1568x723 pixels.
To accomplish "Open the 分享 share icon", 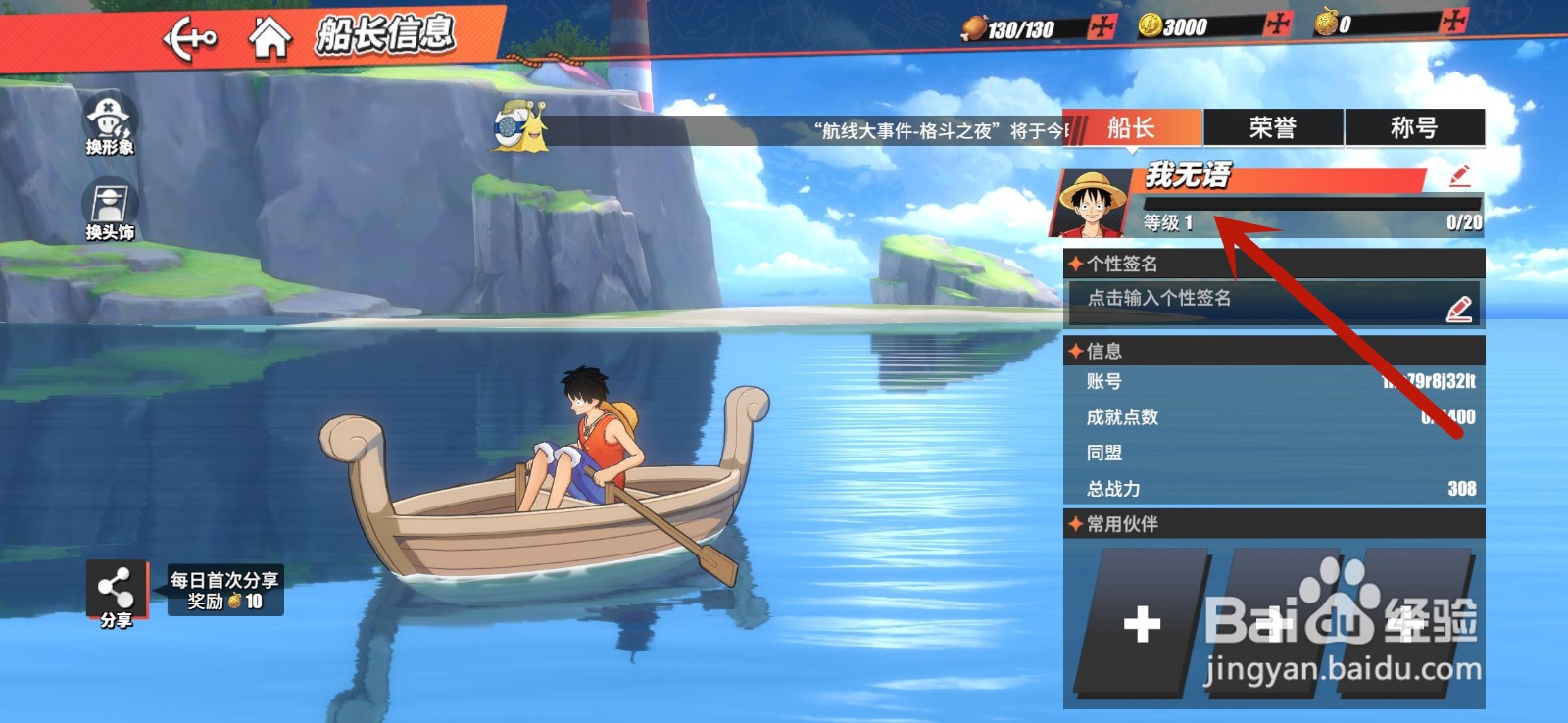I will pos(116,589).
